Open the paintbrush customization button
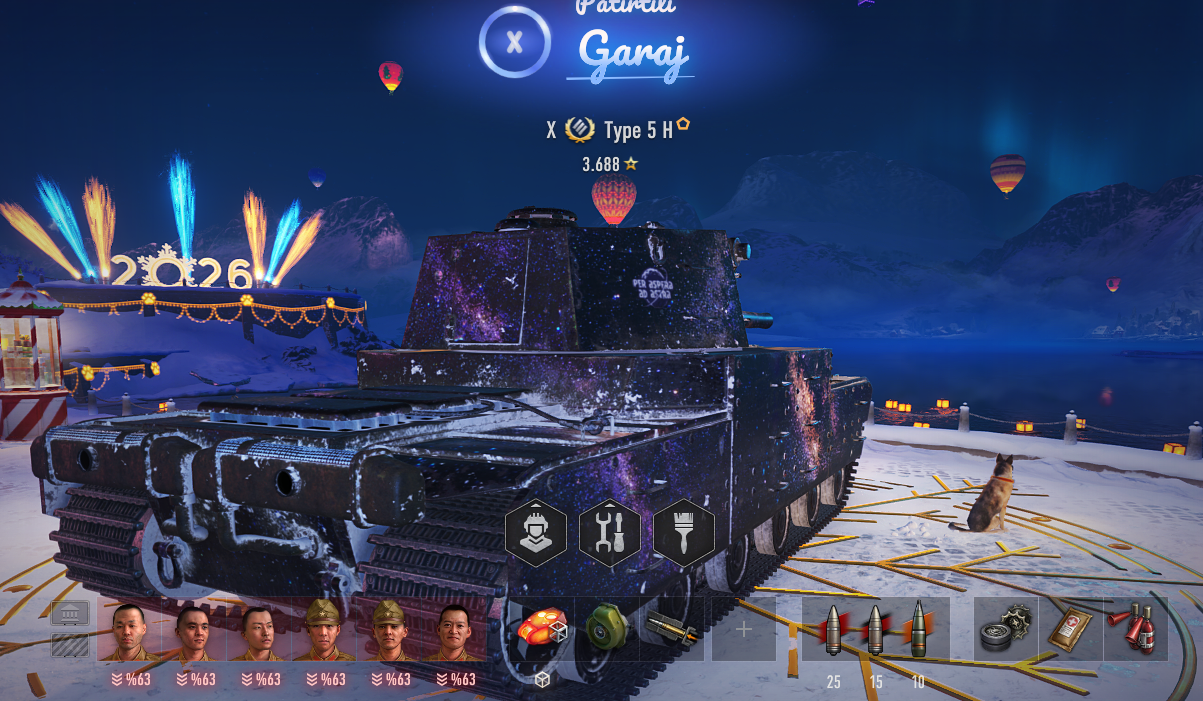Viewport: 1203px width, 701px height. click(684, 533)
